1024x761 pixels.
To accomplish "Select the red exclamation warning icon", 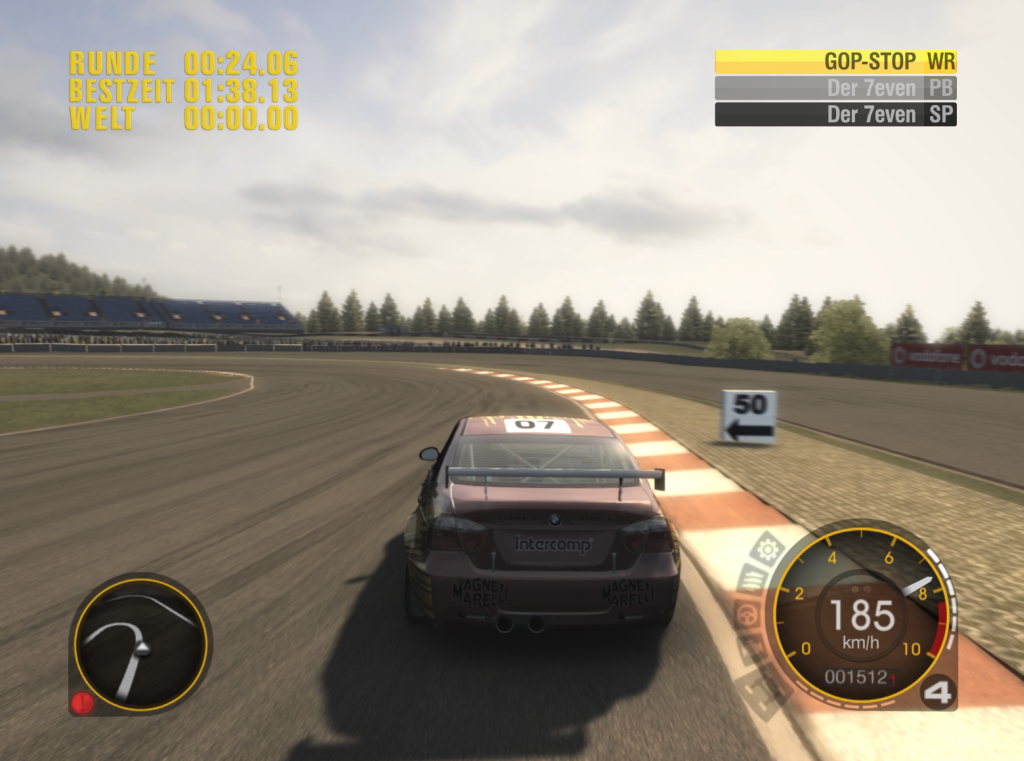I will [82, 702].
